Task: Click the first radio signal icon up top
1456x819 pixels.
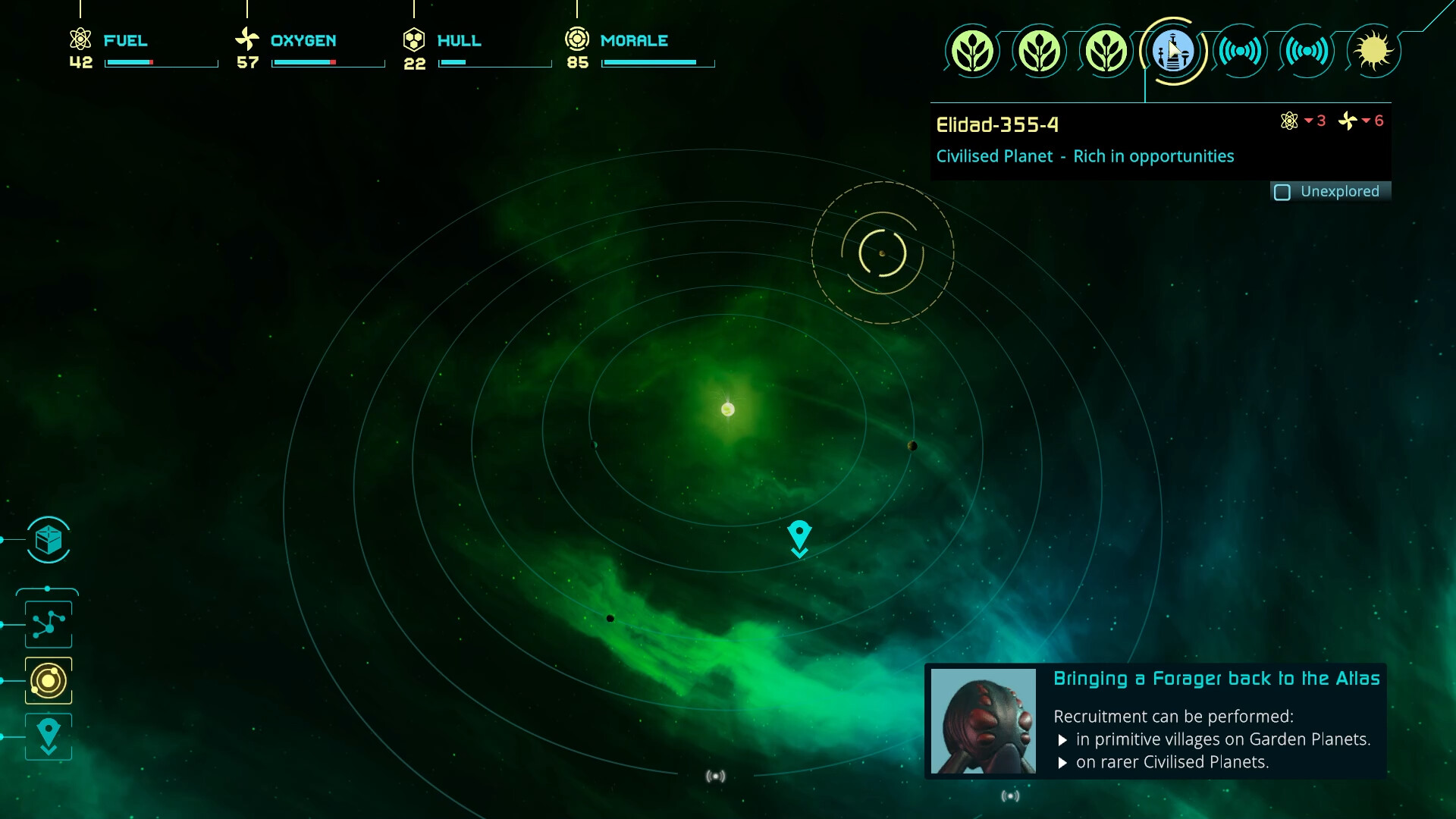Action: click(x=1241, y=51)
